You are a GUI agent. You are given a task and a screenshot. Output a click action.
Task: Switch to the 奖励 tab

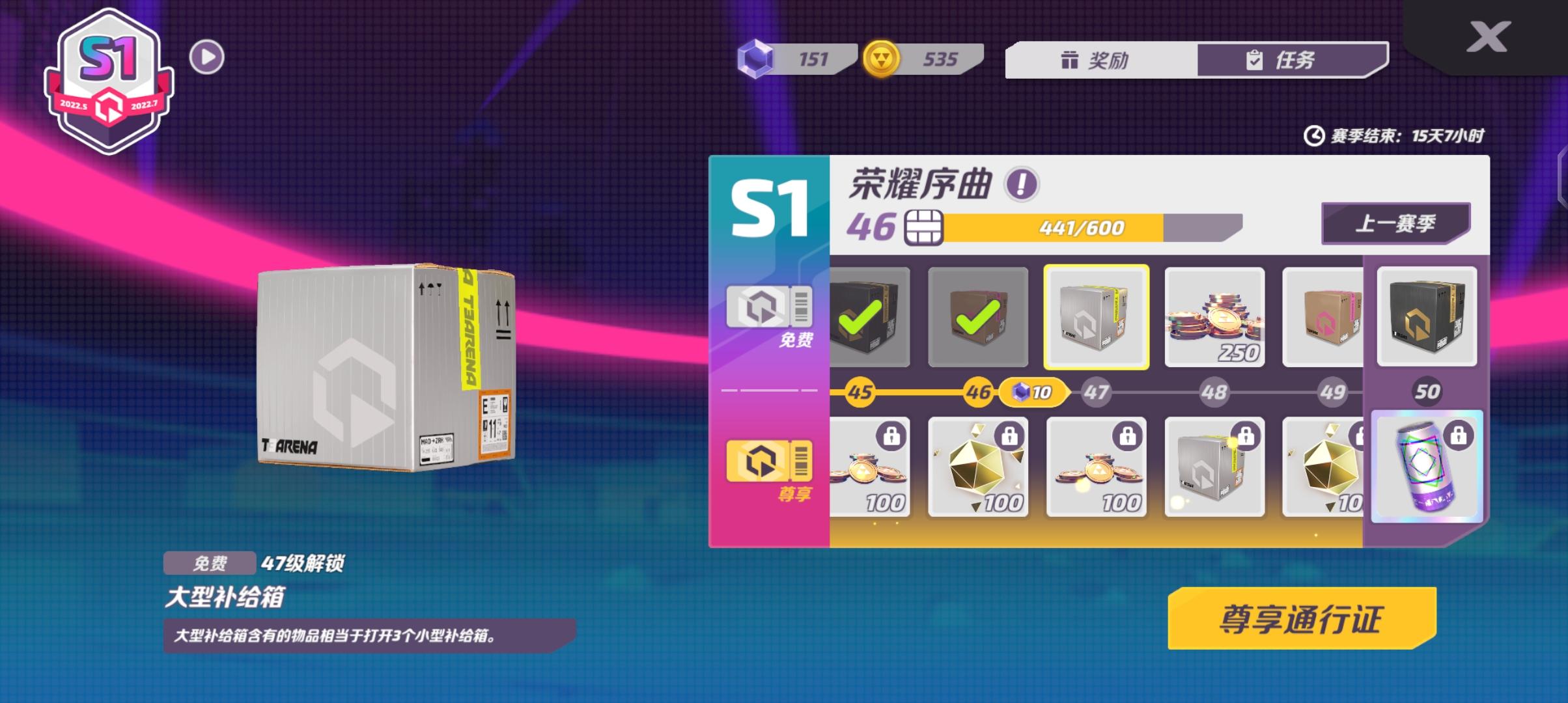(x=1102, y=61)
